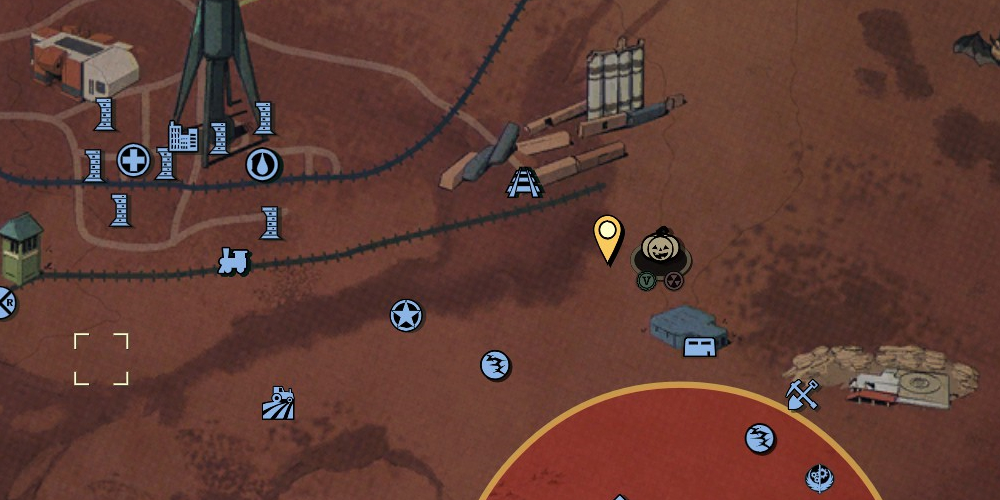Click the tractor farm location marker
The width and height of the screenshot is (1000, 500).
(278, 403)
